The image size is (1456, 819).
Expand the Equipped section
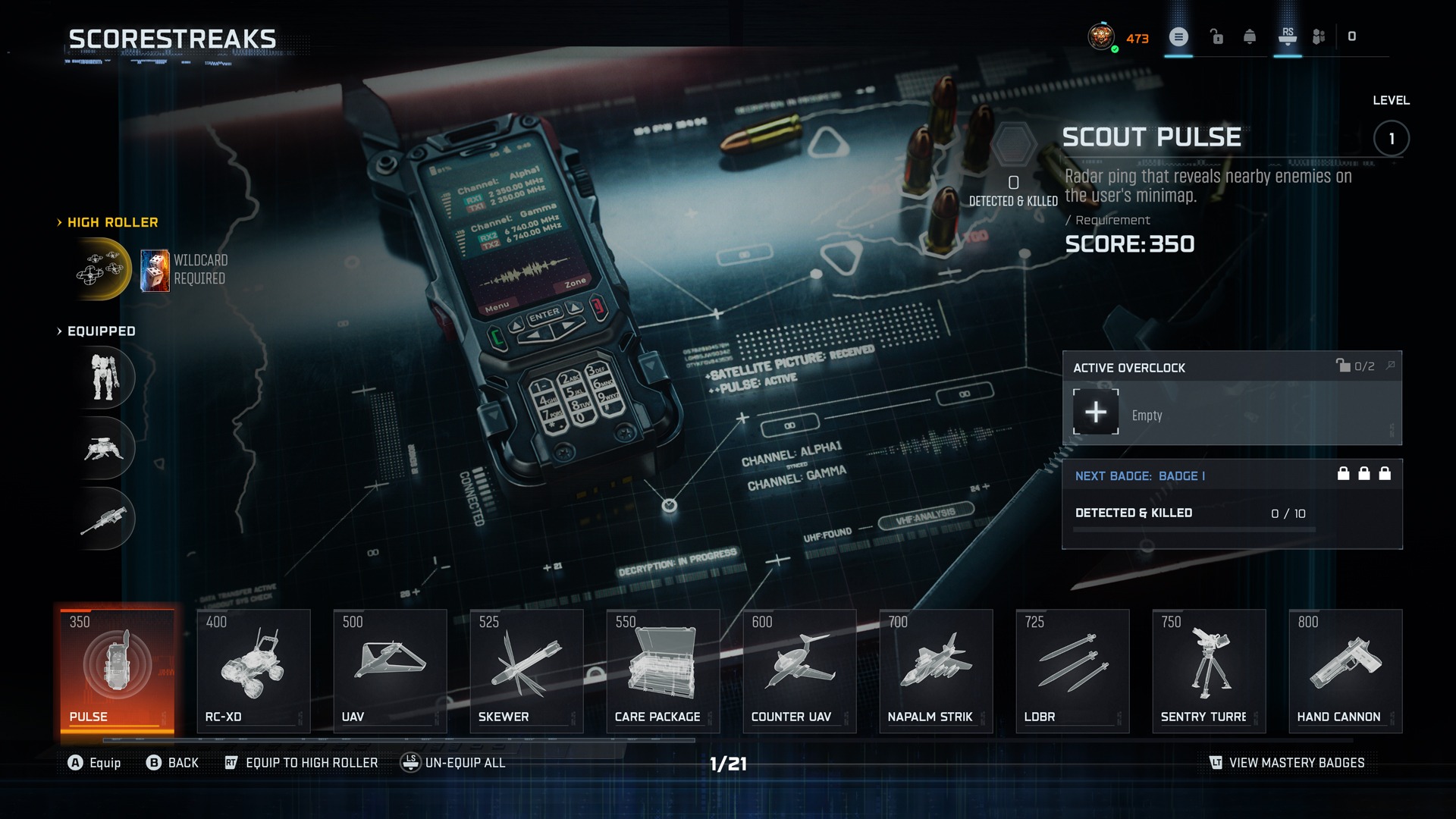pos(99,331)
